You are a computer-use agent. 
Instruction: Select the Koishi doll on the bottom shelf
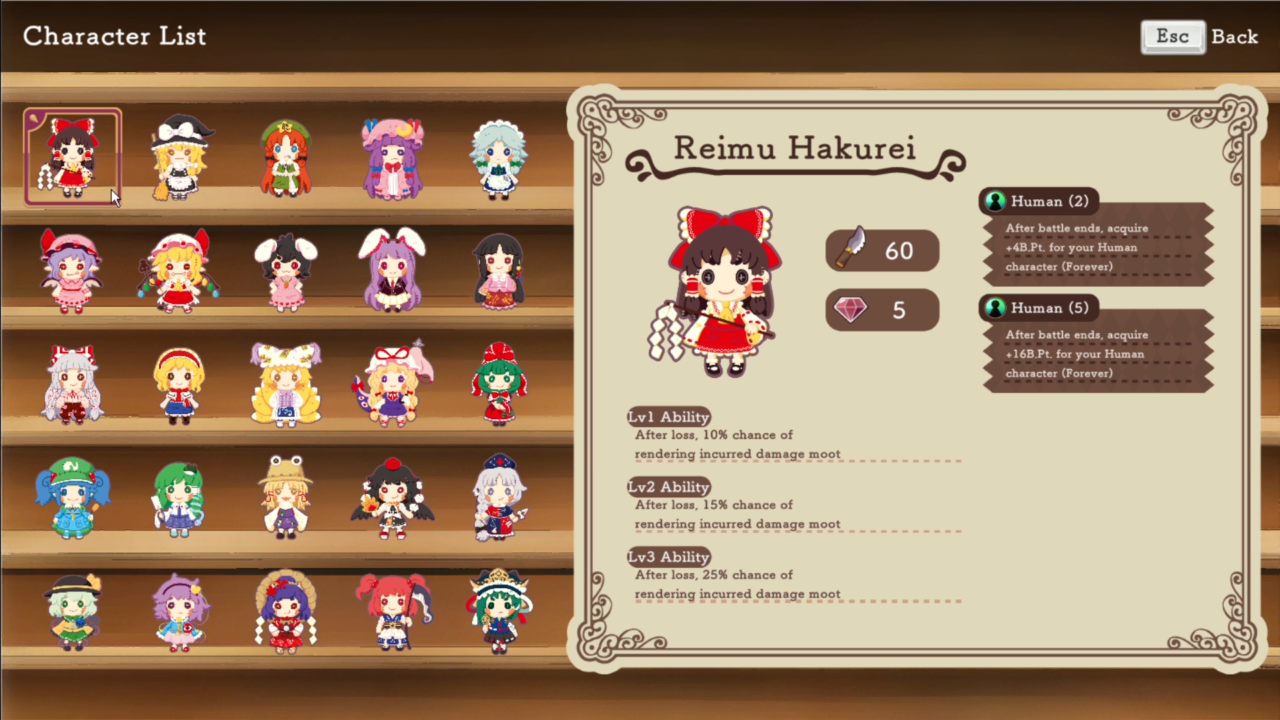coord(70,613)
